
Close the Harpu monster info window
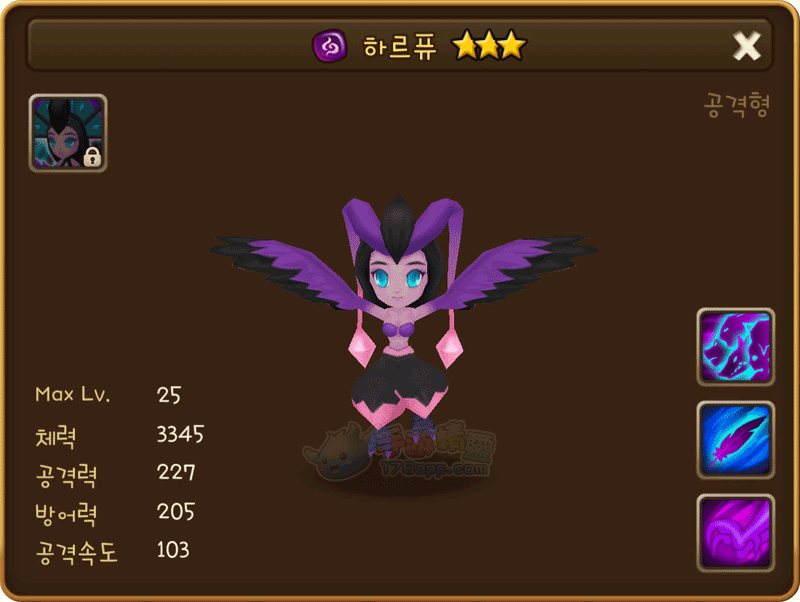[x=747, y=45]
